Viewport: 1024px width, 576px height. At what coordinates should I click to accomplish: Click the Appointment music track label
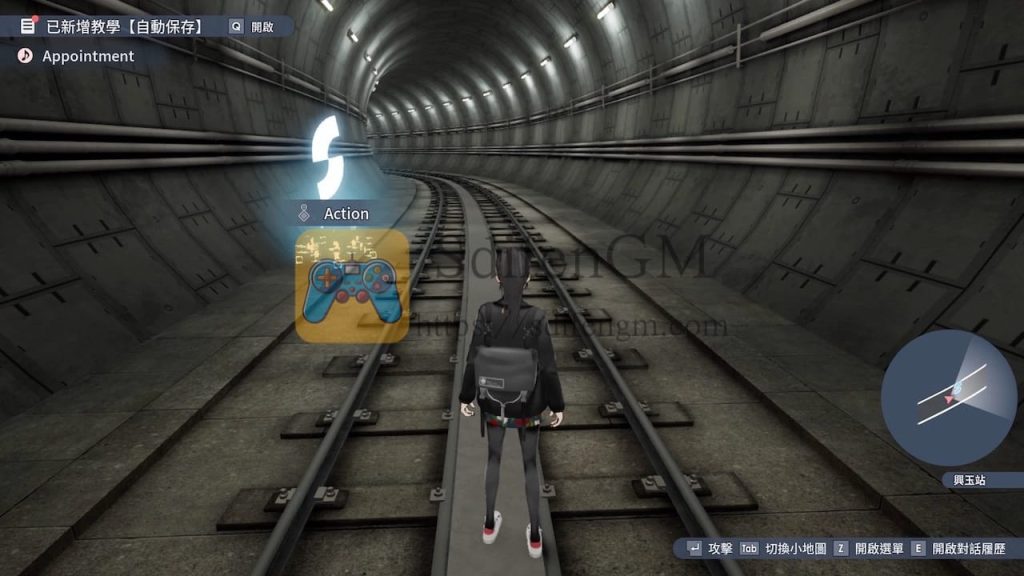click(x=87, y=56)
